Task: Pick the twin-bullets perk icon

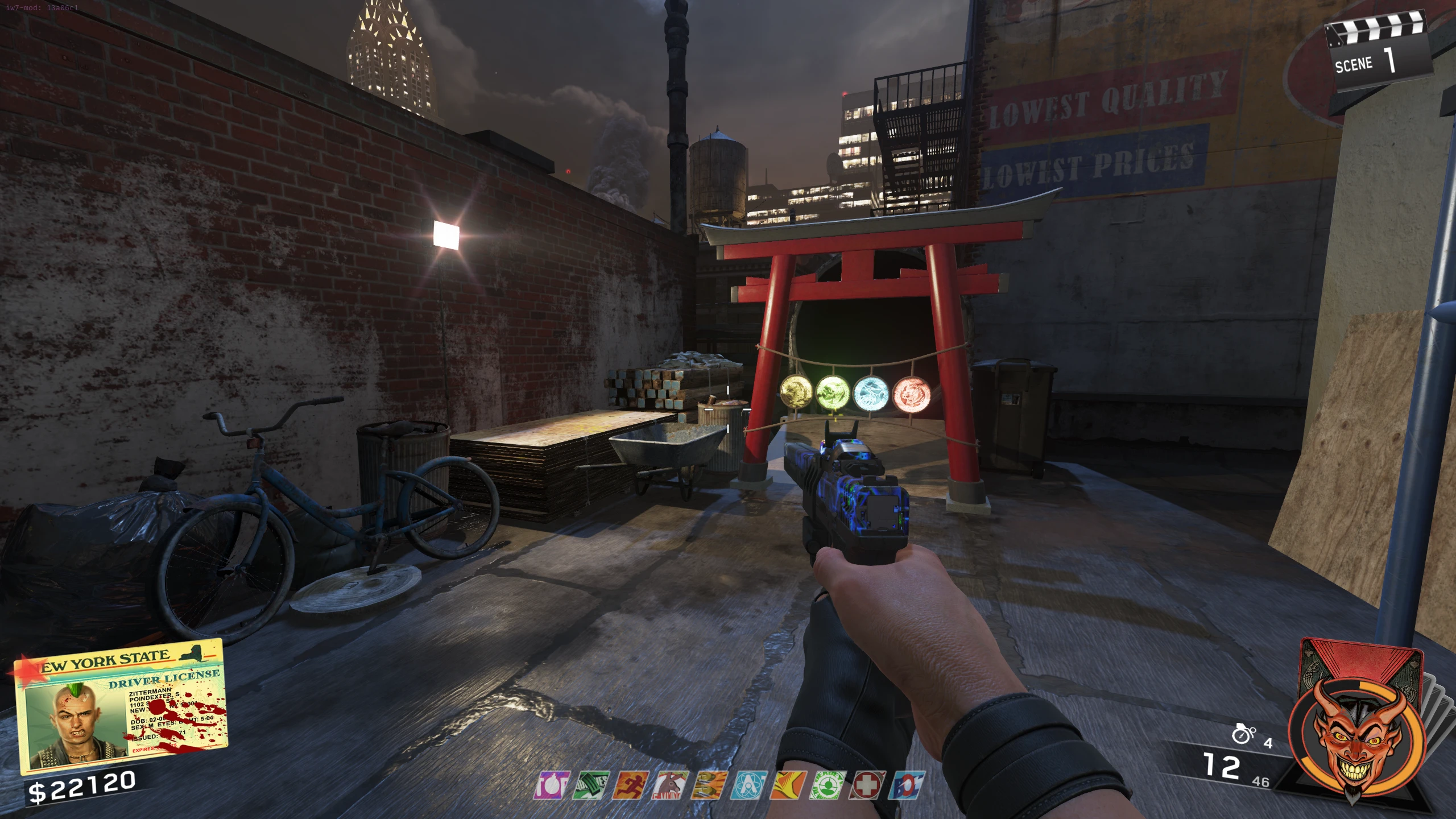Action: (709, 785)
